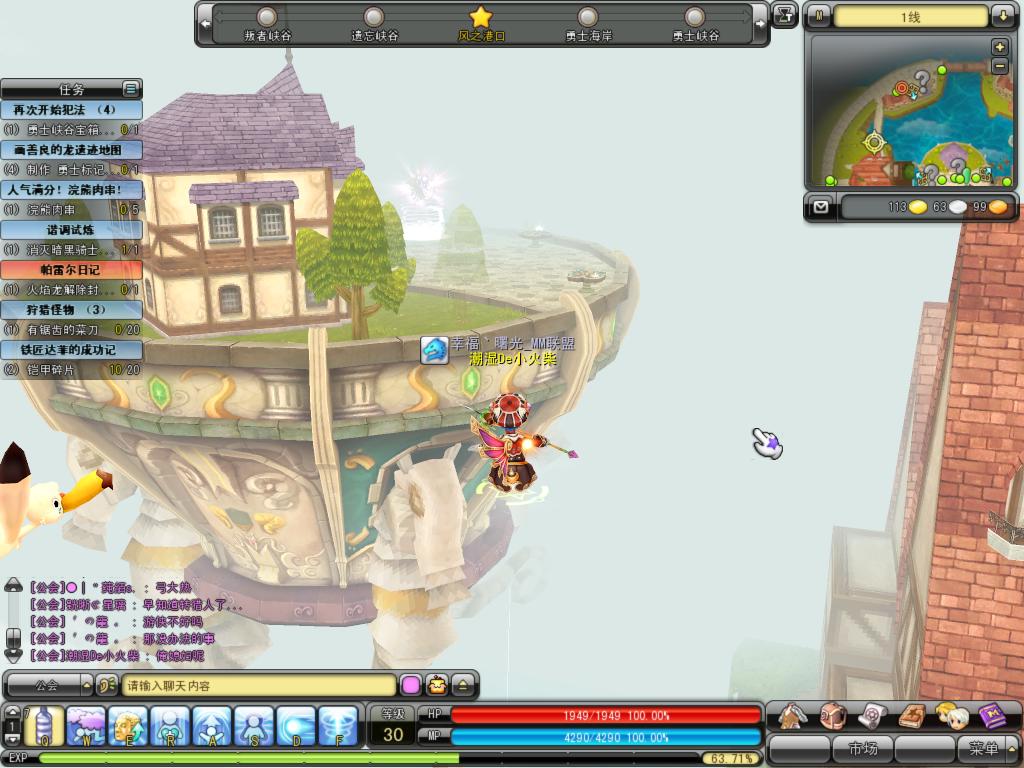Use the potion bottle in slot Q

(44, 725)
